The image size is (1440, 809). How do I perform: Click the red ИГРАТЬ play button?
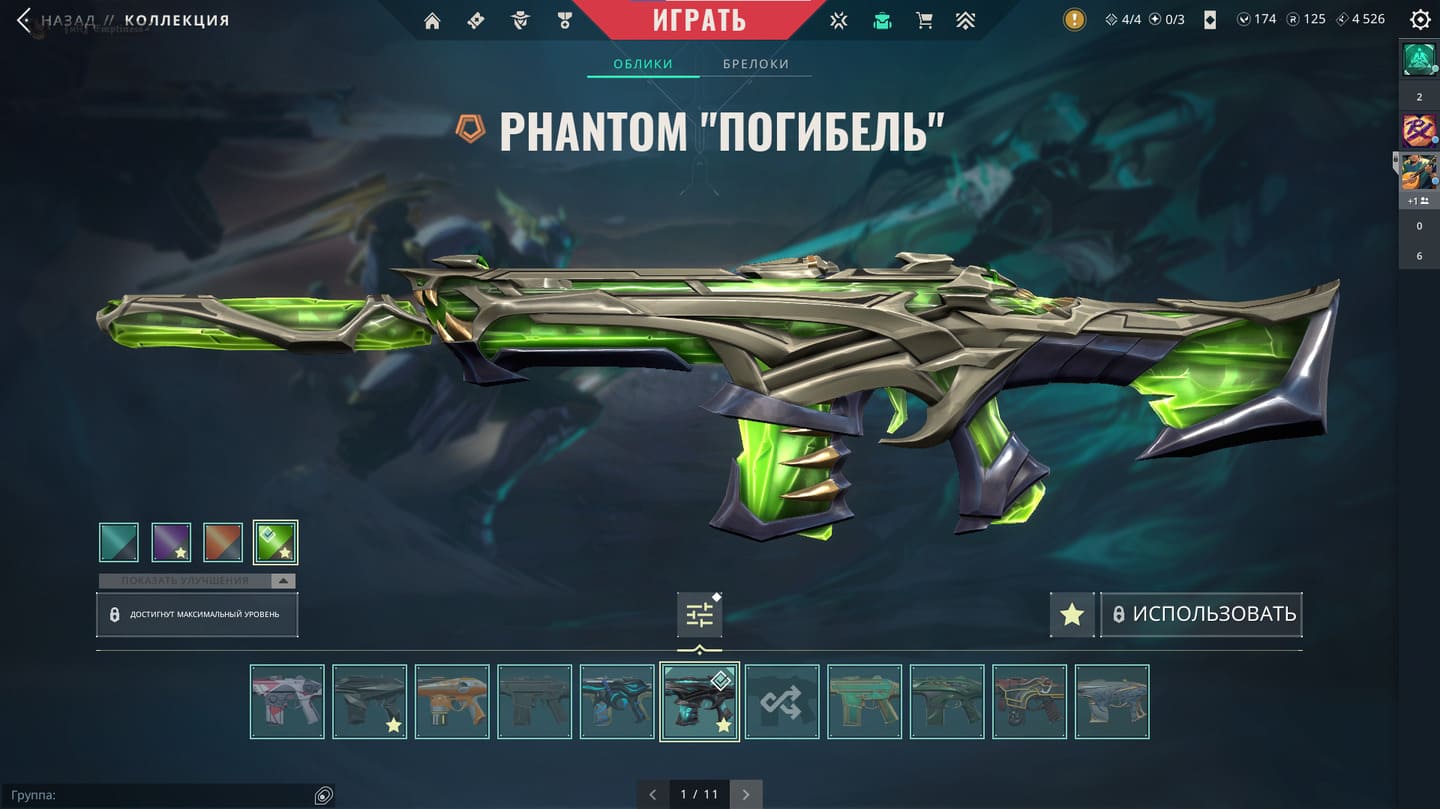coord(700,19)
